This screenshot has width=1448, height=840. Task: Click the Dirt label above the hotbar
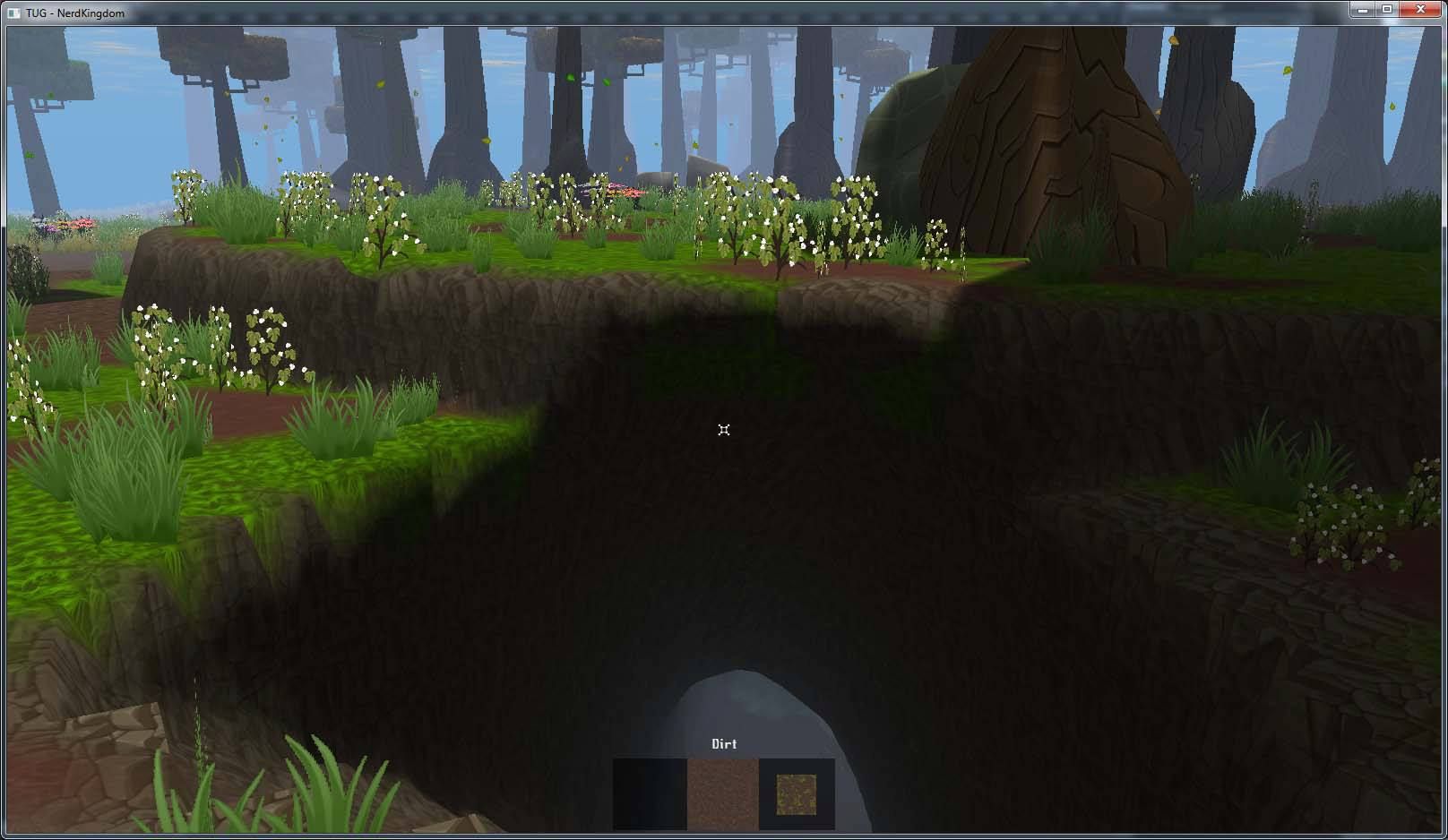click(722, 743)
